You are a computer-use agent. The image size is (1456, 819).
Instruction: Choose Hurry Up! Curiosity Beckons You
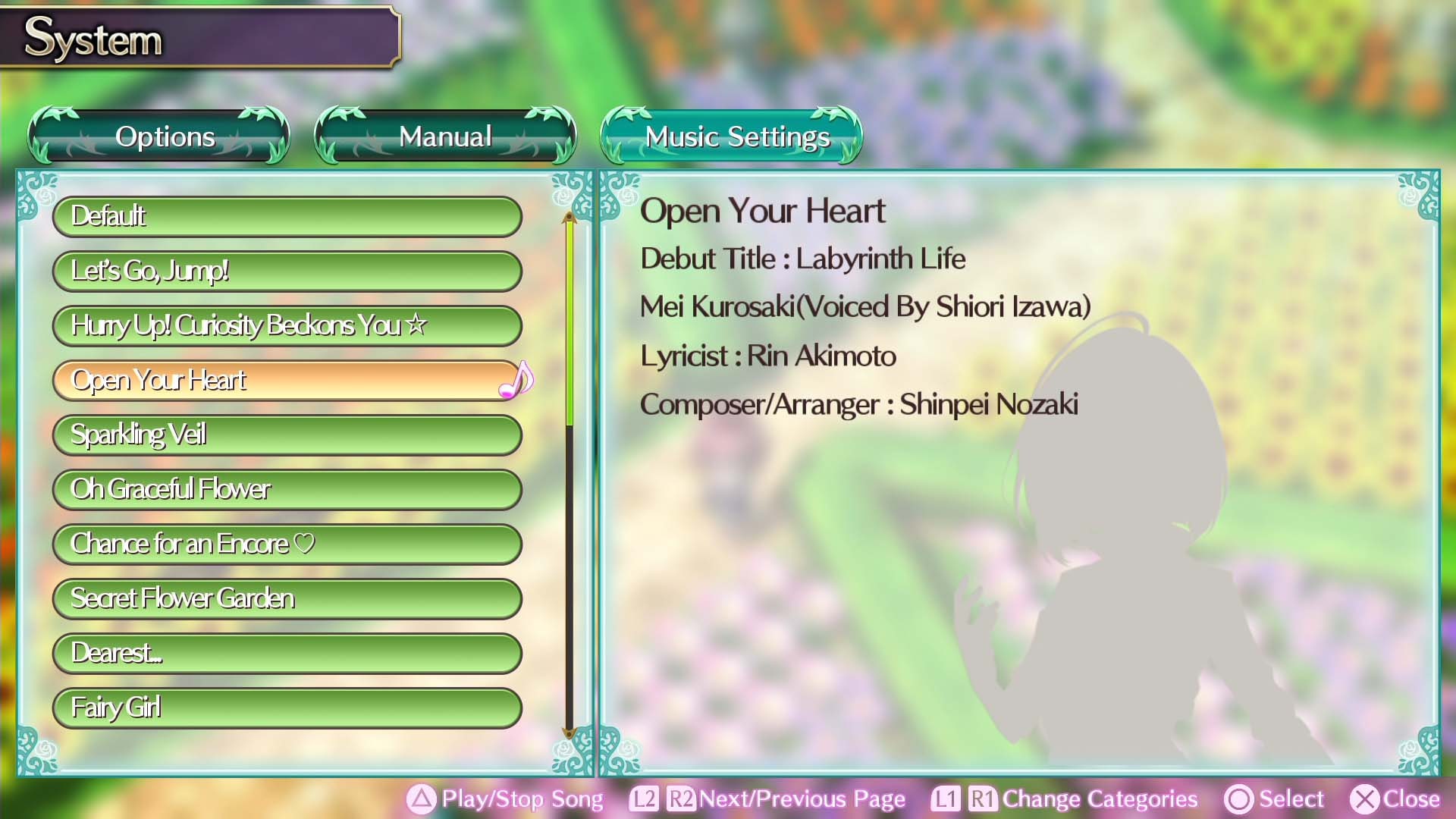[x=286, y=325]
